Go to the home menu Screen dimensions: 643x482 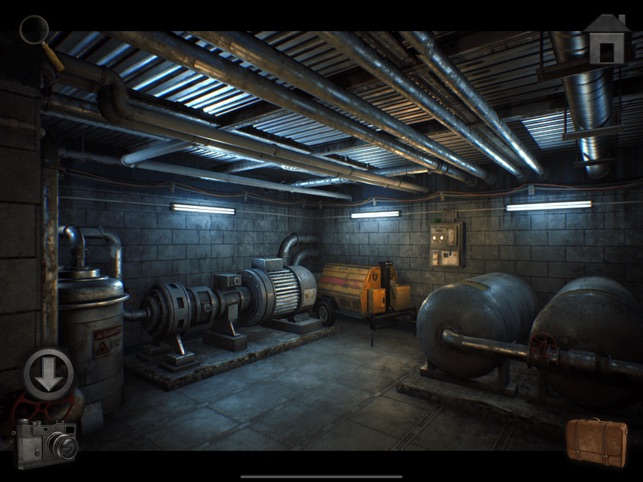click(607, 39)
